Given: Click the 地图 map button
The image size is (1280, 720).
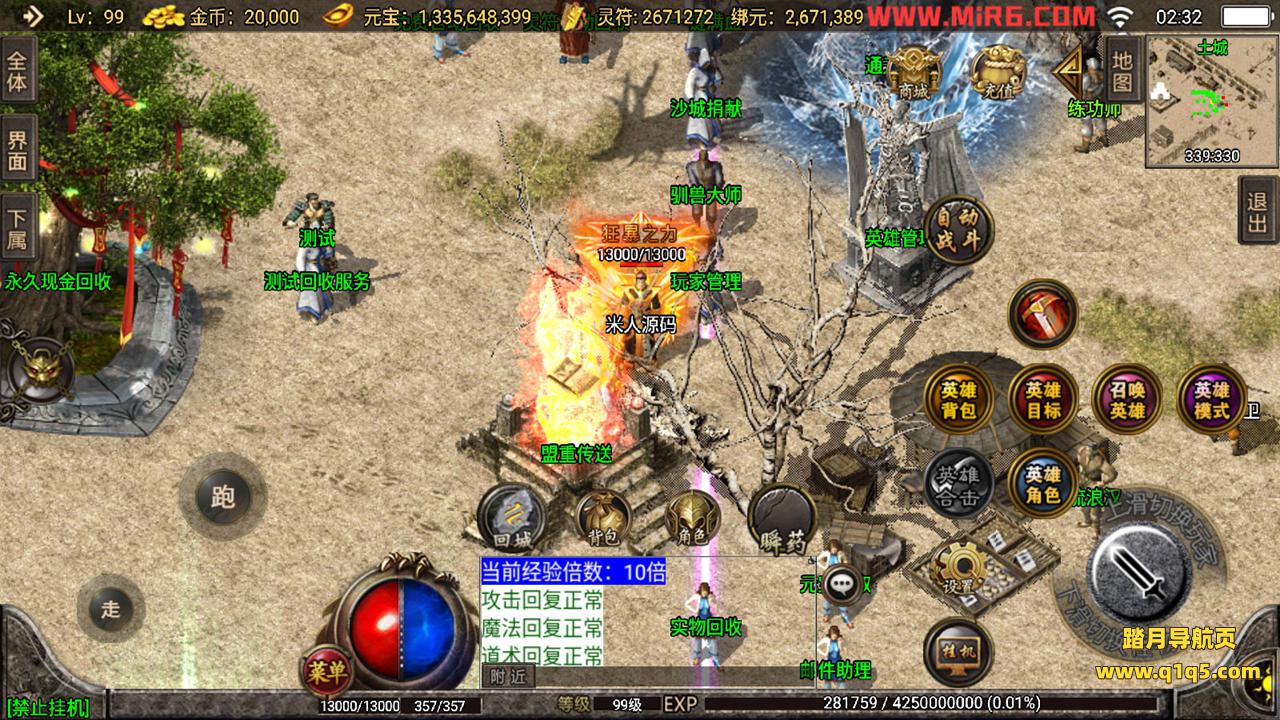Looking at the screenshot, I should pyautogui.click(x=1122, y=72).
